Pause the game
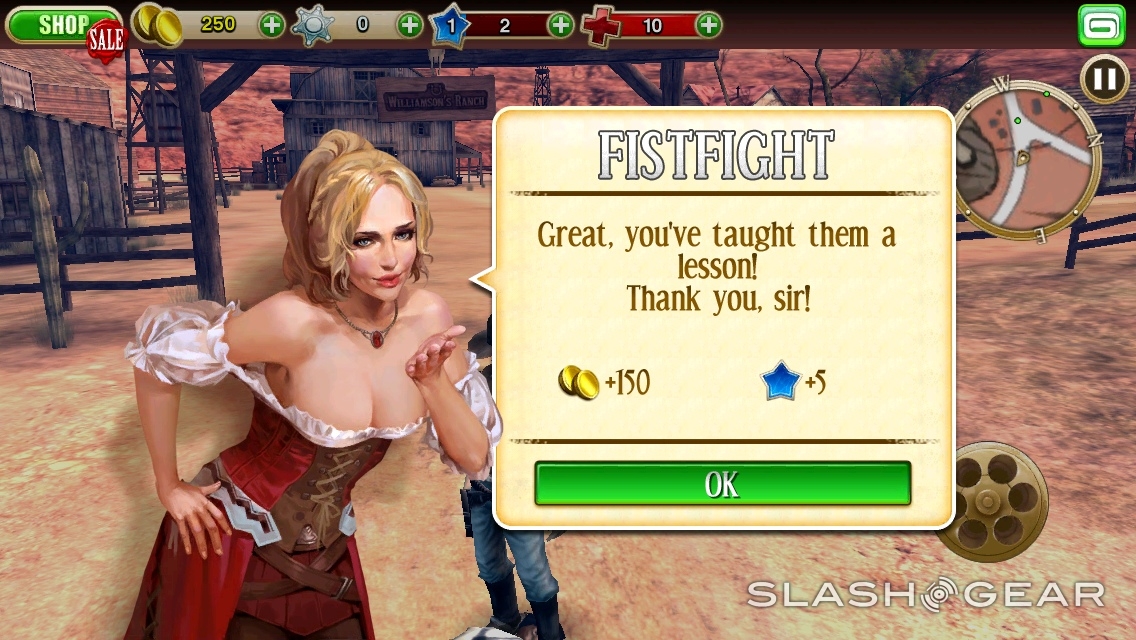1136x640 pixels. [x=1105, y=78]
